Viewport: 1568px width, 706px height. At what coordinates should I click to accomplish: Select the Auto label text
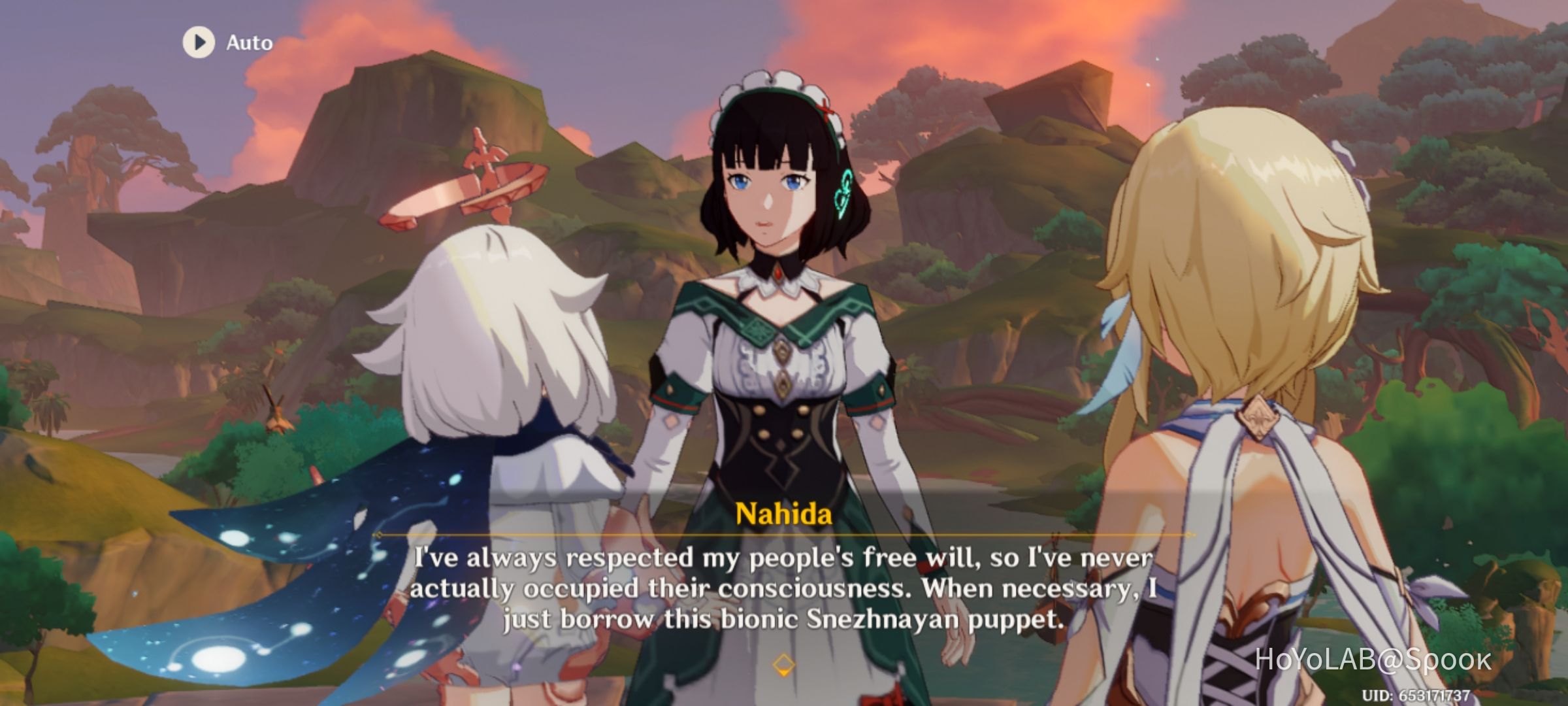pyautogui.click(x=250, y=43)
